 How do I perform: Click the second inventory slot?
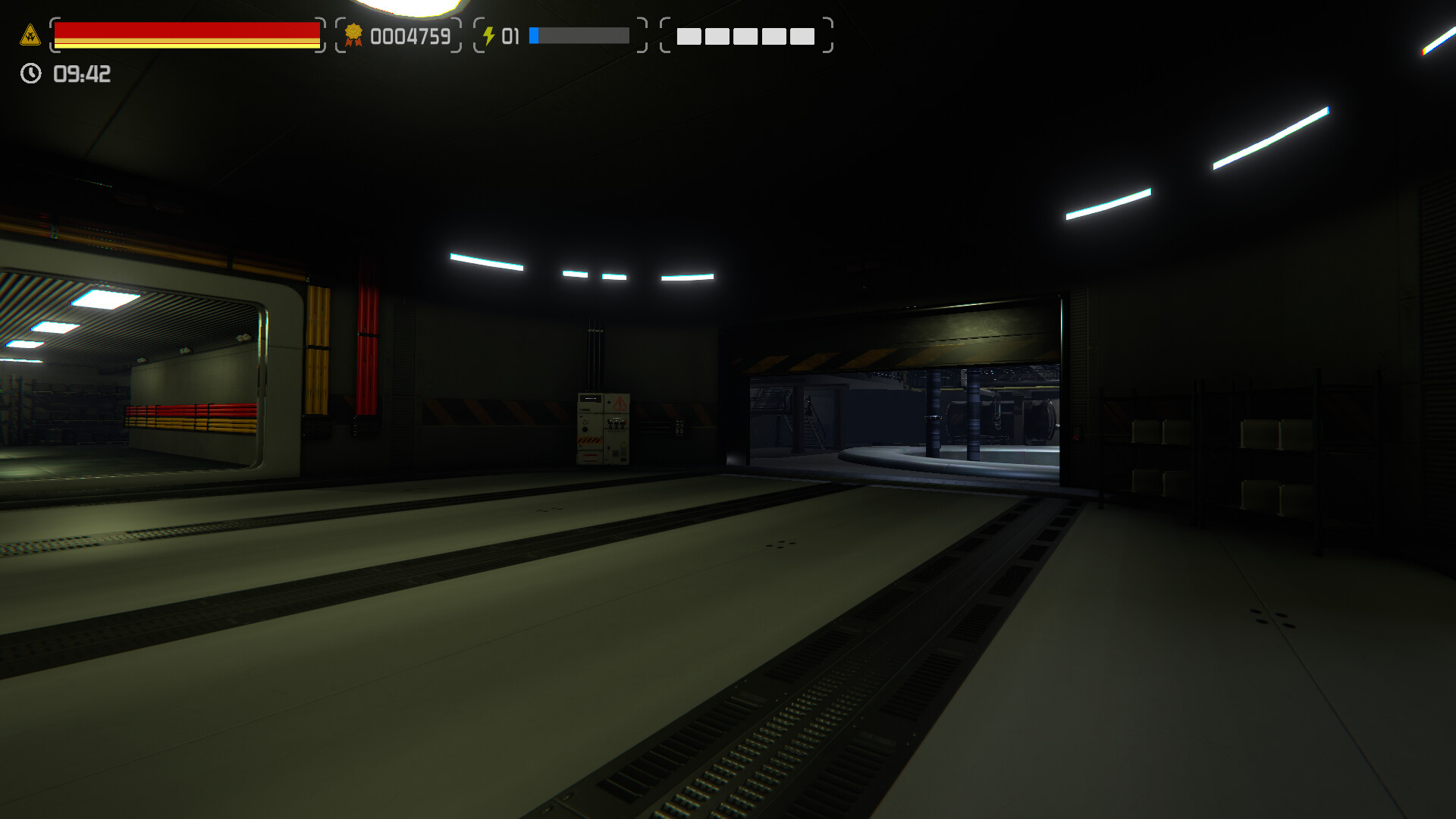717,36
